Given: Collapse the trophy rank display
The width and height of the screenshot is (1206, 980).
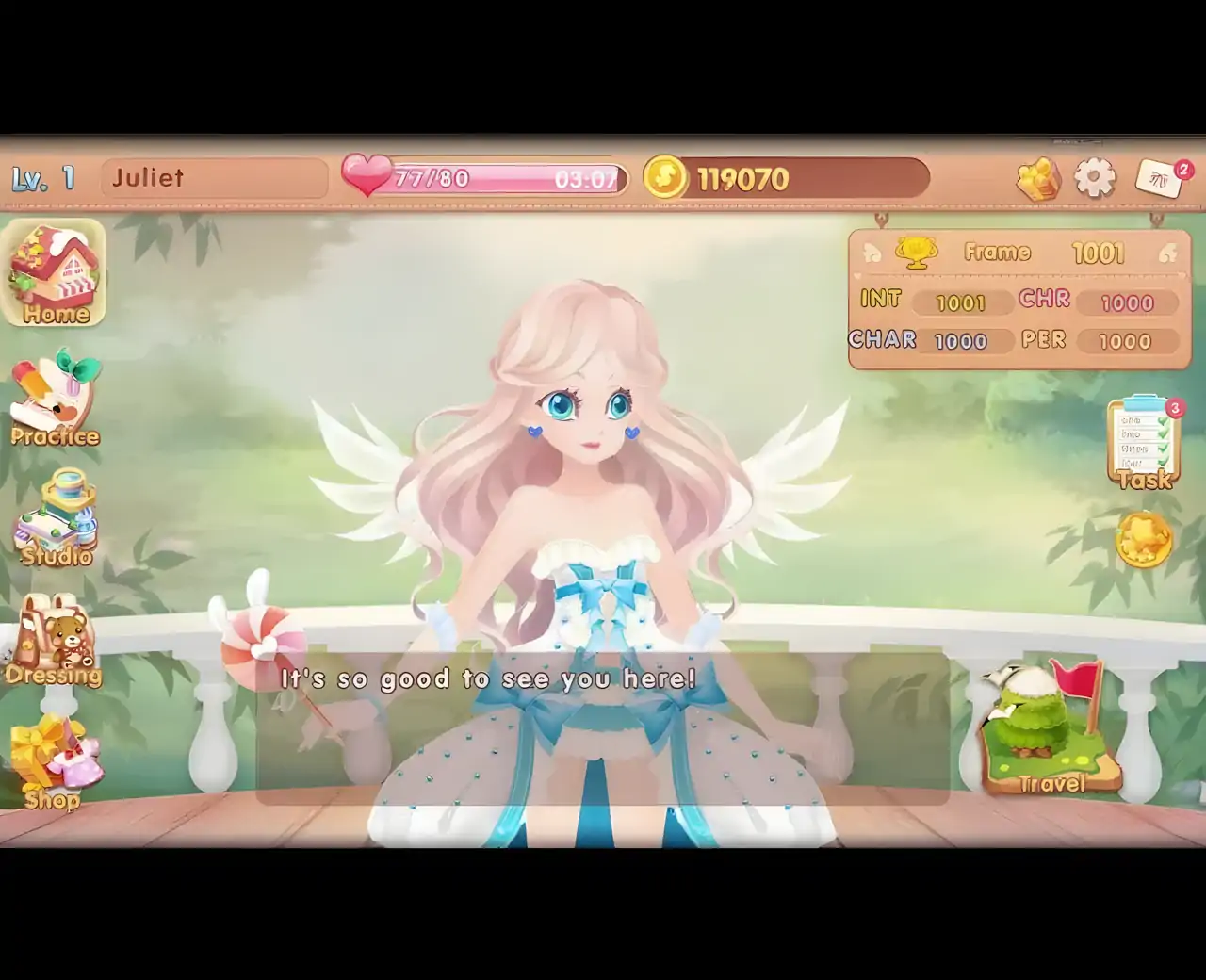Looking at the screenshot, I should click(x=915, y=253).
